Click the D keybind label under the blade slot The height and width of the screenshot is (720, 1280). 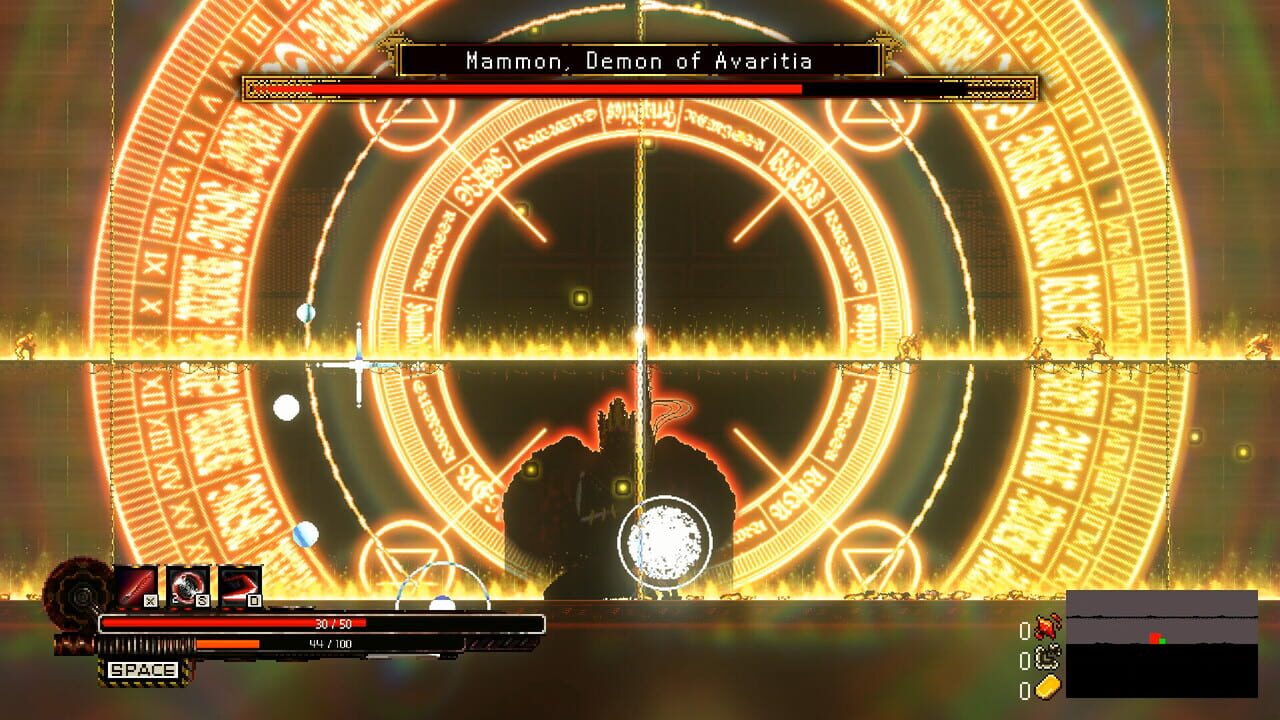[253, 601]
